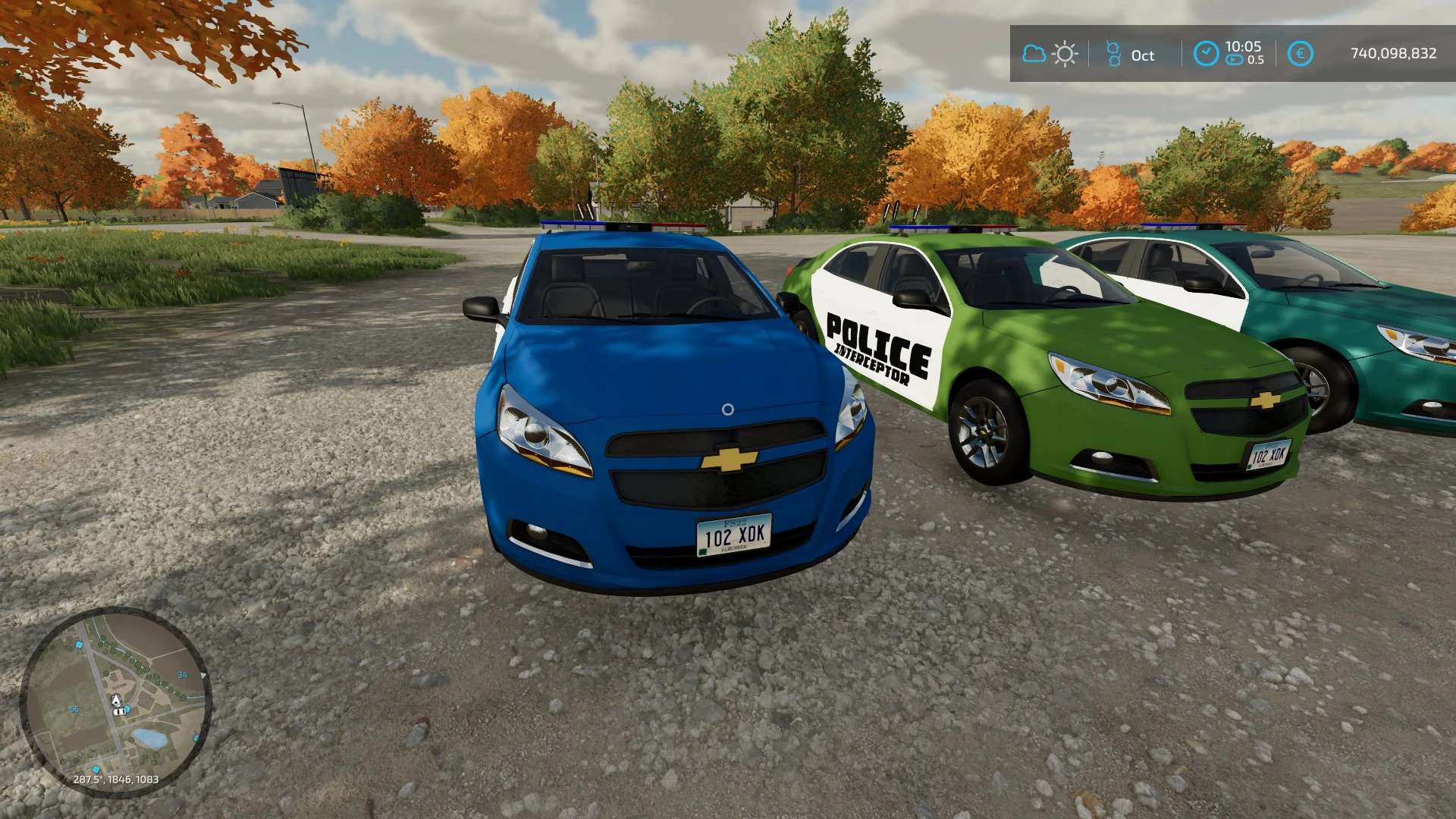
Task: Click the clock icon in the HUD
Action: [x=1206, y=54]
